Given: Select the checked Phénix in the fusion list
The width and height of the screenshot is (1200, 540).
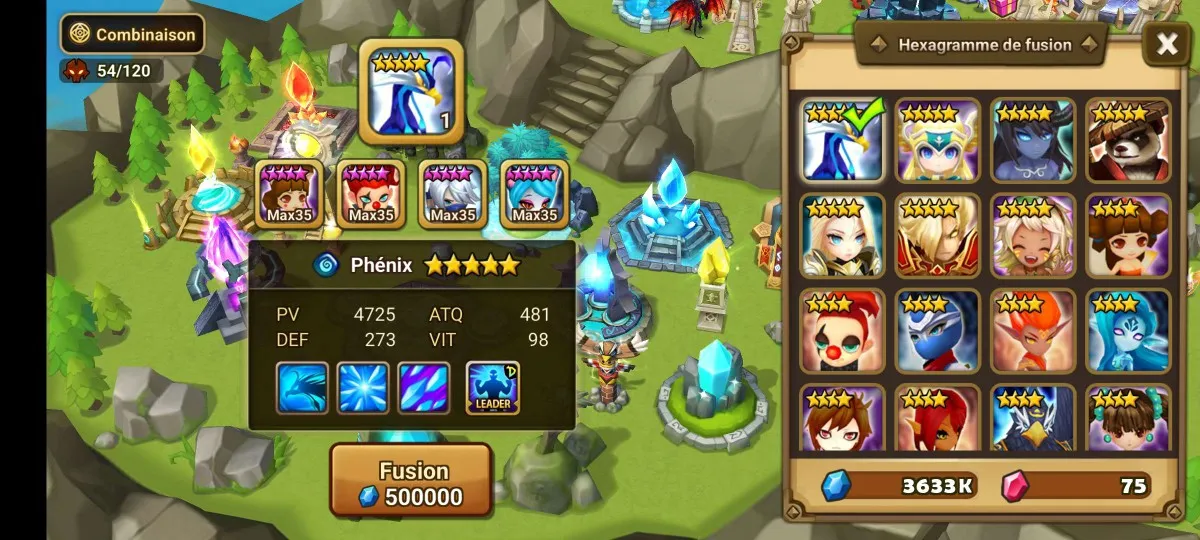Looking at the screenshot, I should click(842, 140).
